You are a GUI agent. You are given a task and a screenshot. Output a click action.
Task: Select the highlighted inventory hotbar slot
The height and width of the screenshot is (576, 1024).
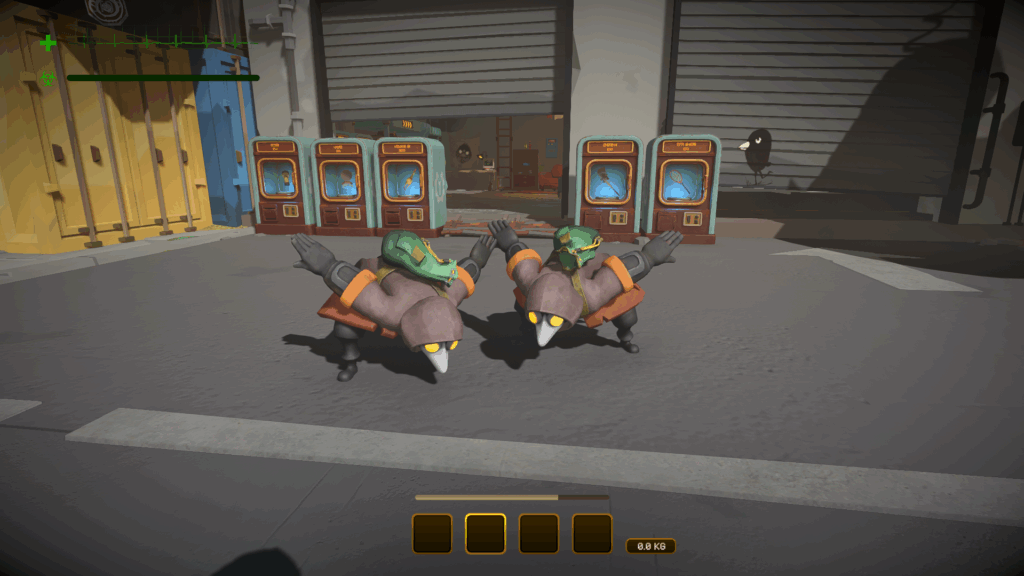point(485,534)
